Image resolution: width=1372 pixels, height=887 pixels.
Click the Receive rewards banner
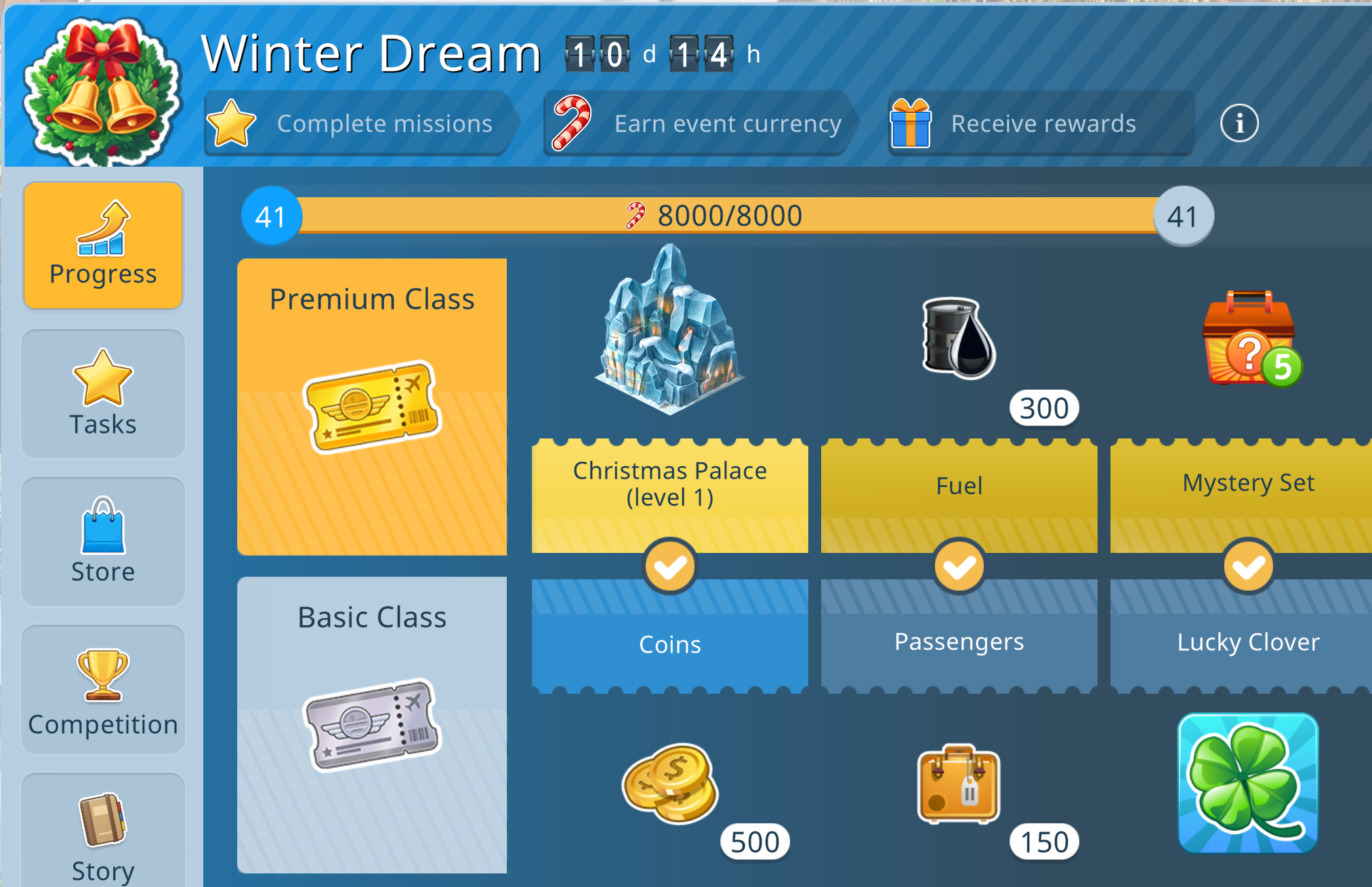click(x=1040, y=123)
